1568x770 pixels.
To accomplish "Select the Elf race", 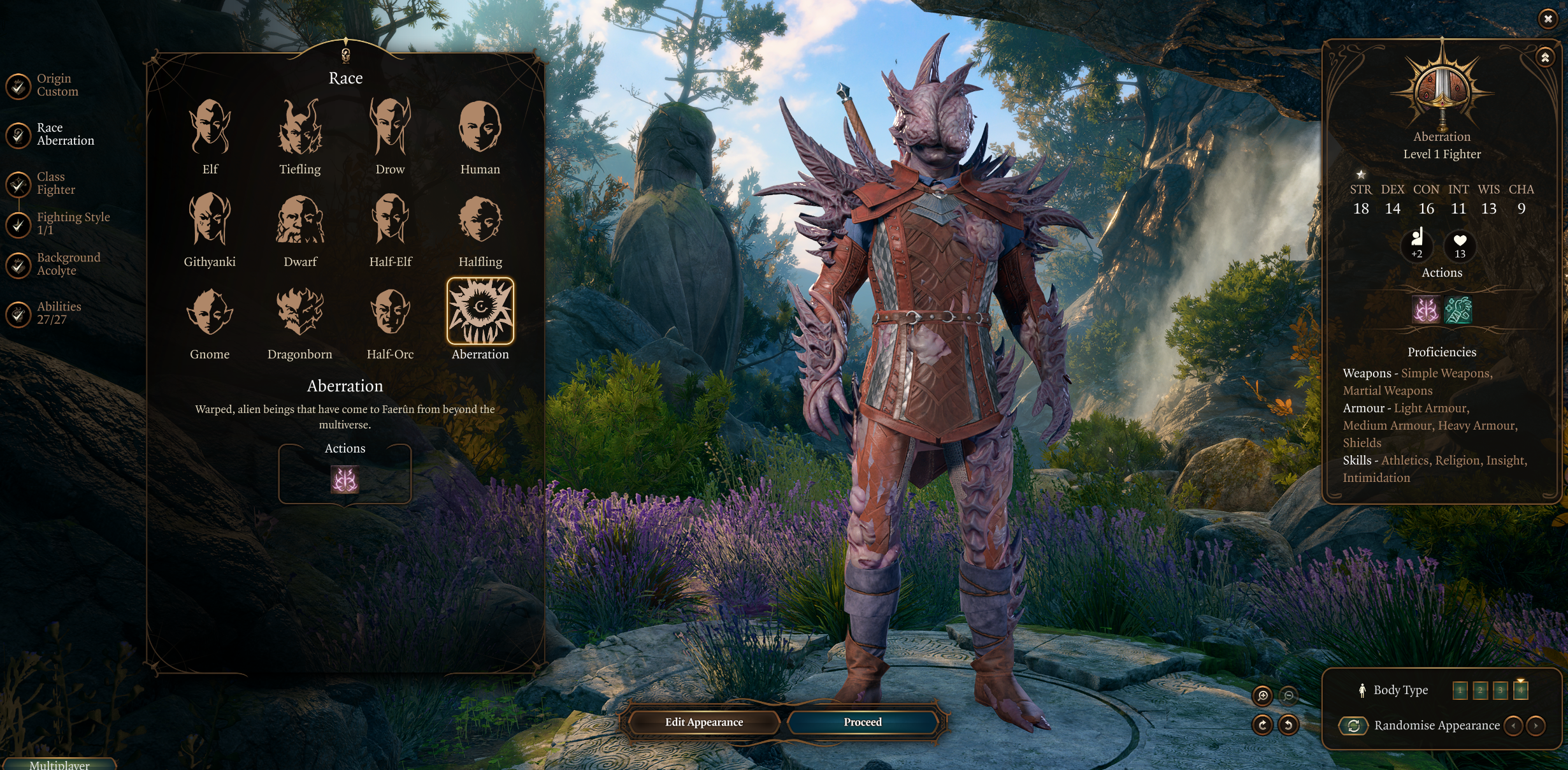I will click(x=210, y=127).
